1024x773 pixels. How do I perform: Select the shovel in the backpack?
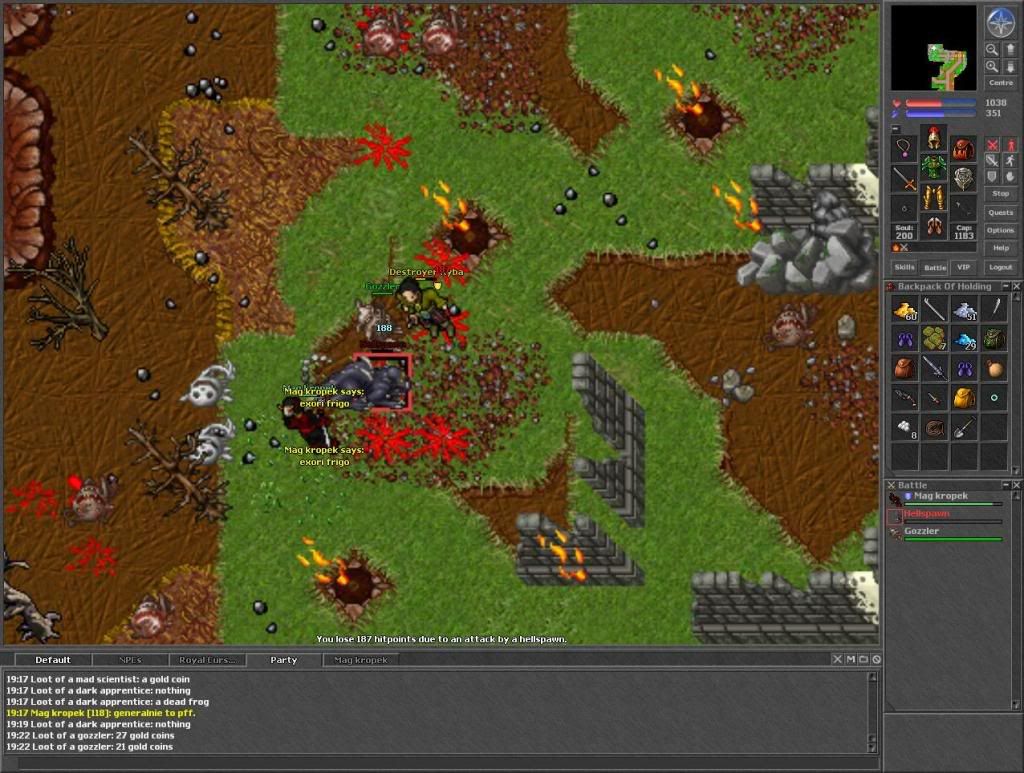pos(963,428)
